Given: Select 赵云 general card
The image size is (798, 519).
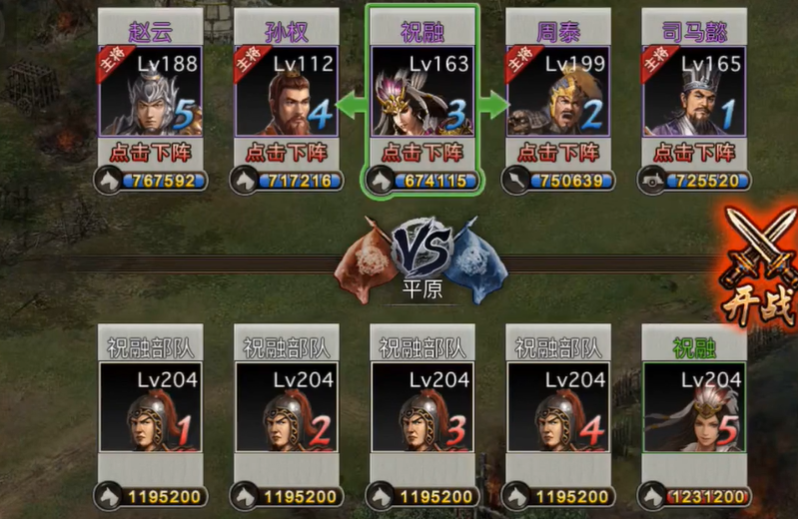Looking at the screenshot, I should click(x=150, y=91).
